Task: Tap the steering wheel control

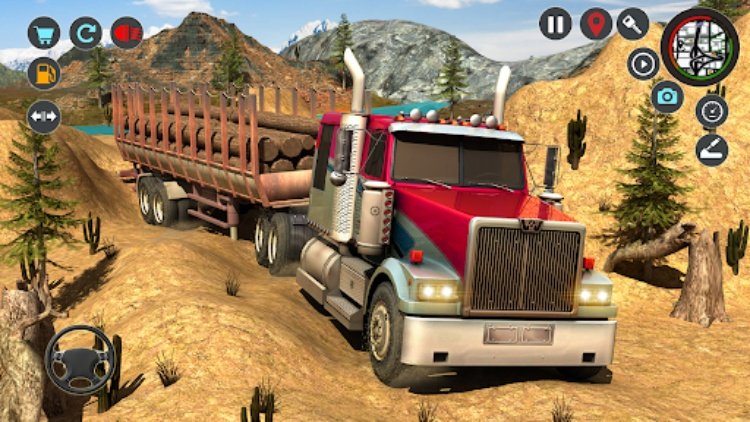Action: (80, 359)
